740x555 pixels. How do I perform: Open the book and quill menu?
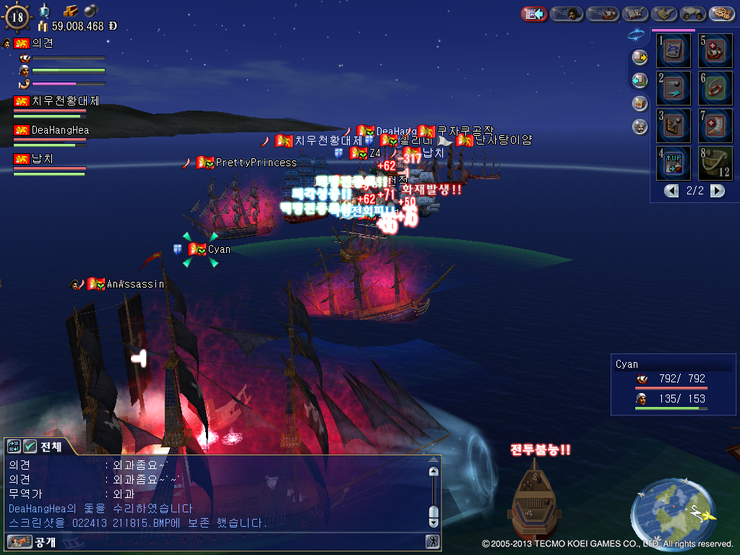click(x=636, y=14)
